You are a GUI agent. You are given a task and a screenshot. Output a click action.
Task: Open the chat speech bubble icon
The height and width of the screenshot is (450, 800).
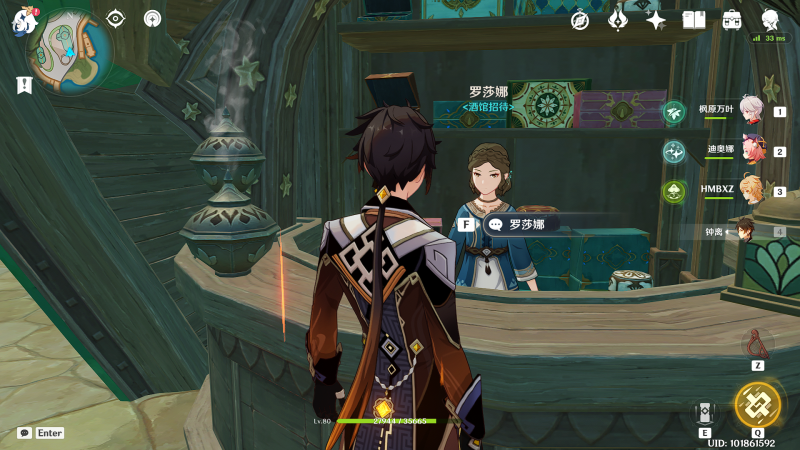pyautogui.click(x=24, y=433)
